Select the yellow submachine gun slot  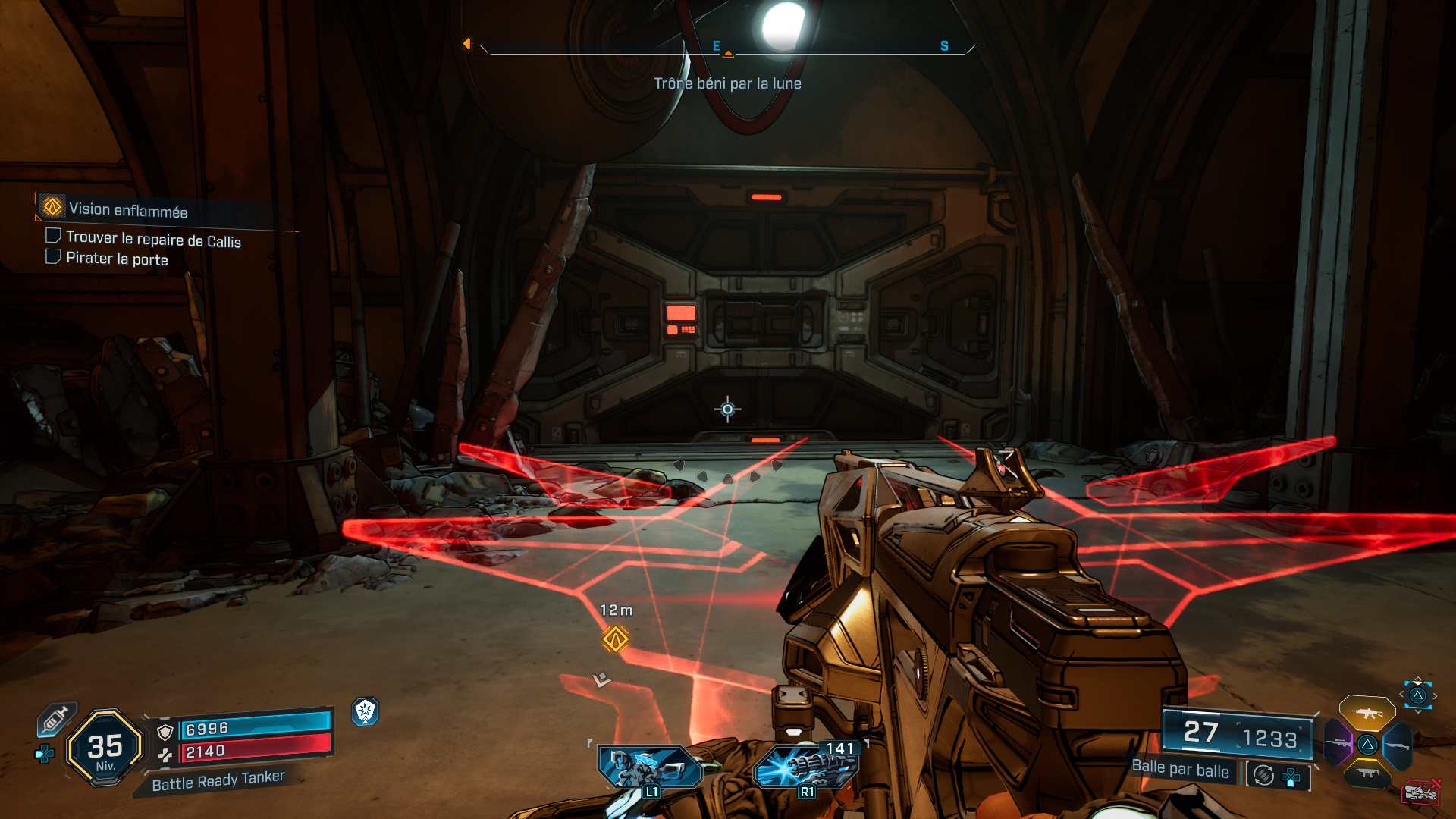pos(1367,773)
